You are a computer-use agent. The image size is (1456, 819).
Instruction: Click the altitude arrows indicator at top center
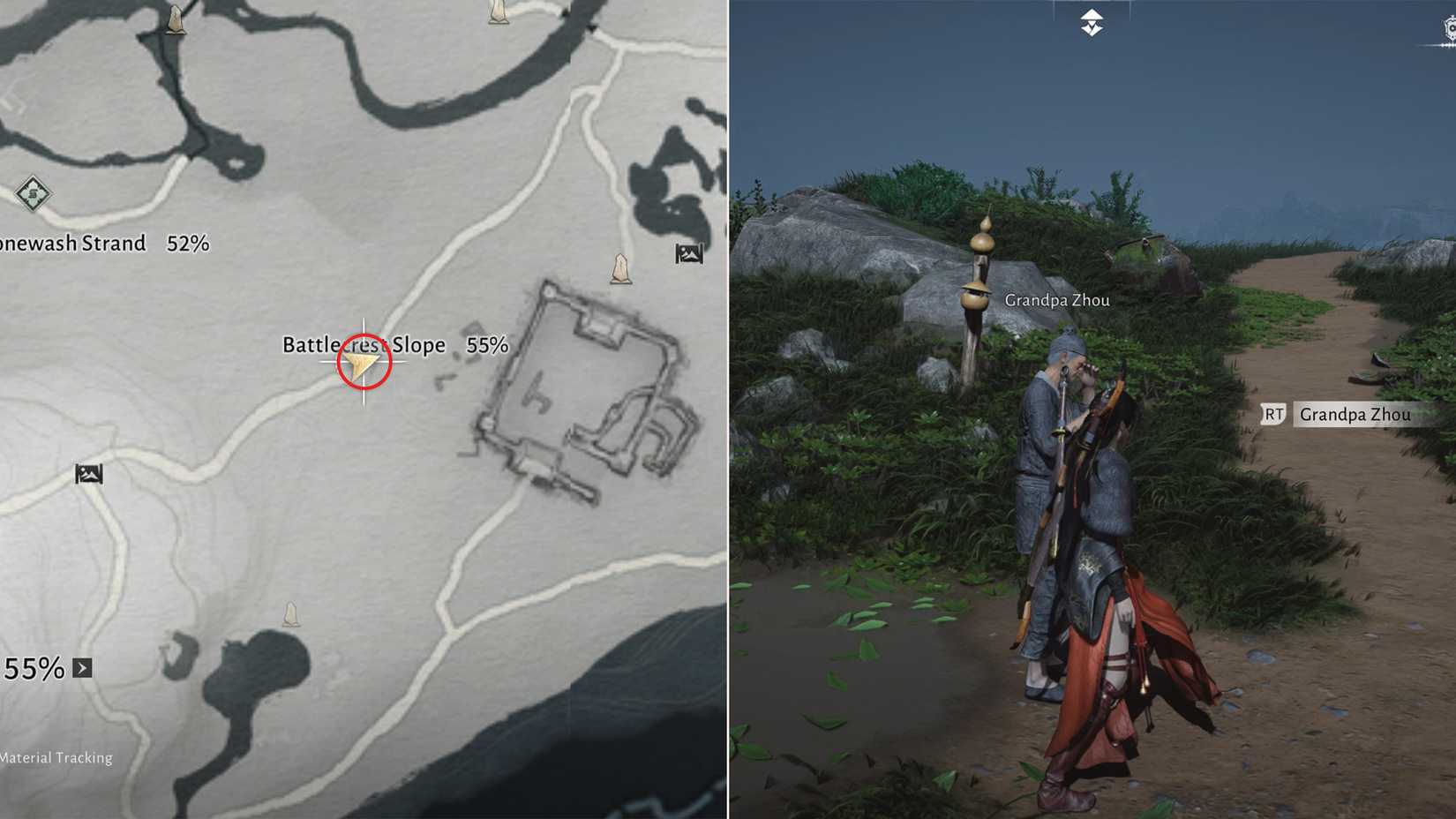1091,24
